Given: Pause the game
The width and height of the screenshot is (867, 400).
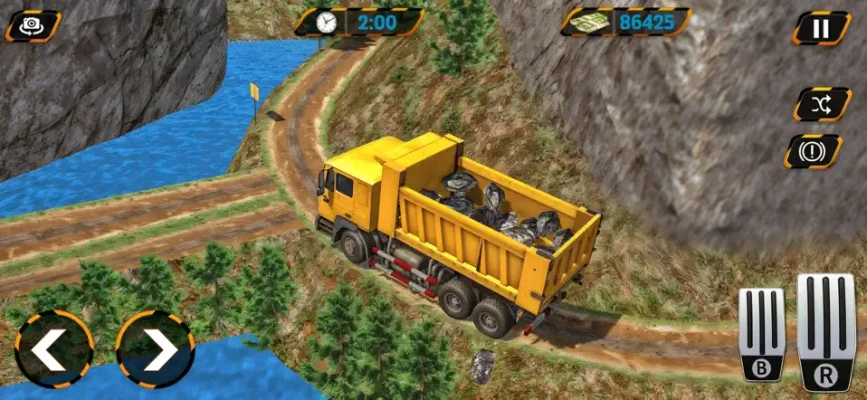Looking at the screenshot, I should click(821, 27).
